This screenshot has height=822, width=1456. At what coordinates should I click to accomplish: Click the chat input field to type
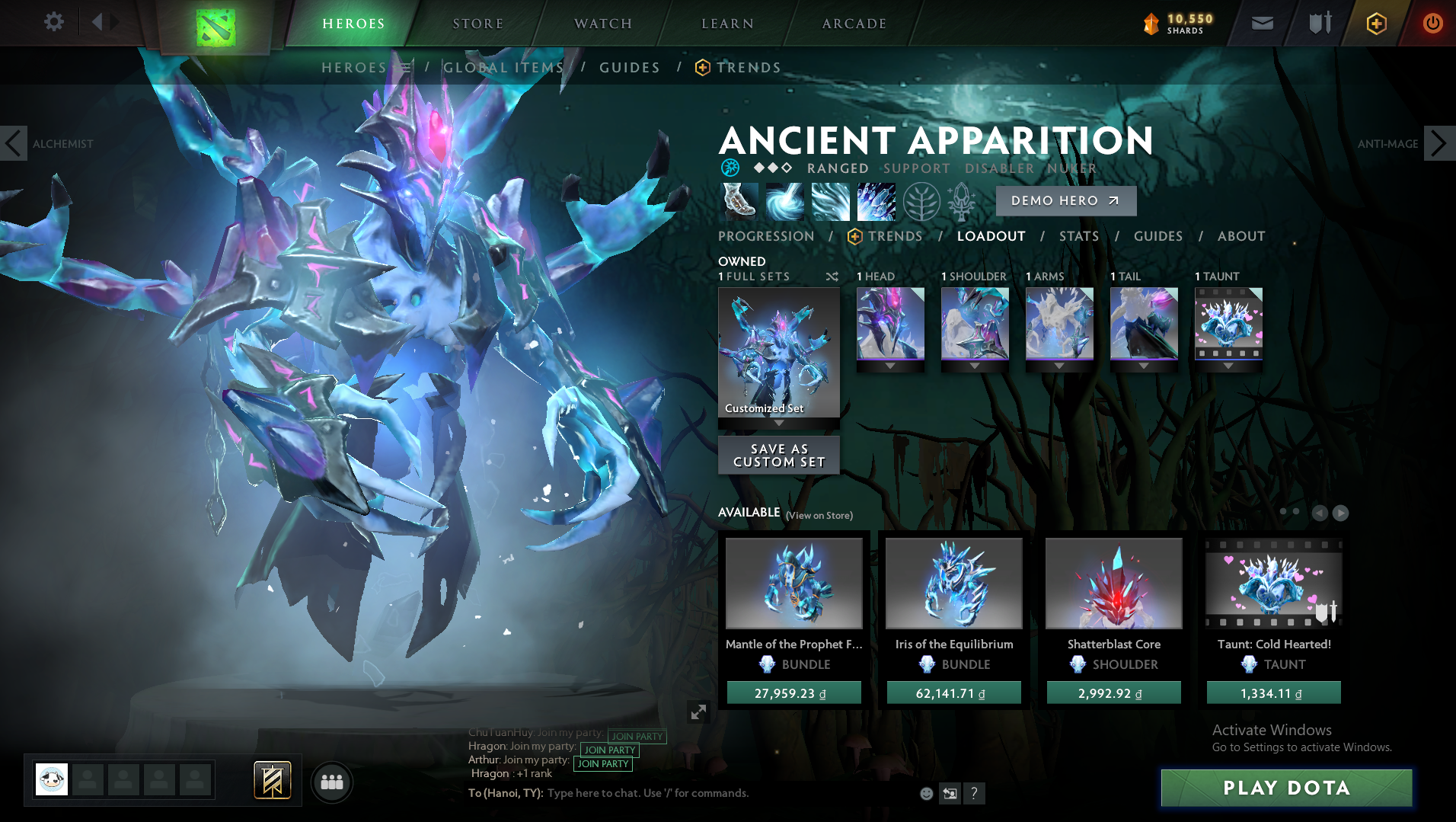point(647,793)
